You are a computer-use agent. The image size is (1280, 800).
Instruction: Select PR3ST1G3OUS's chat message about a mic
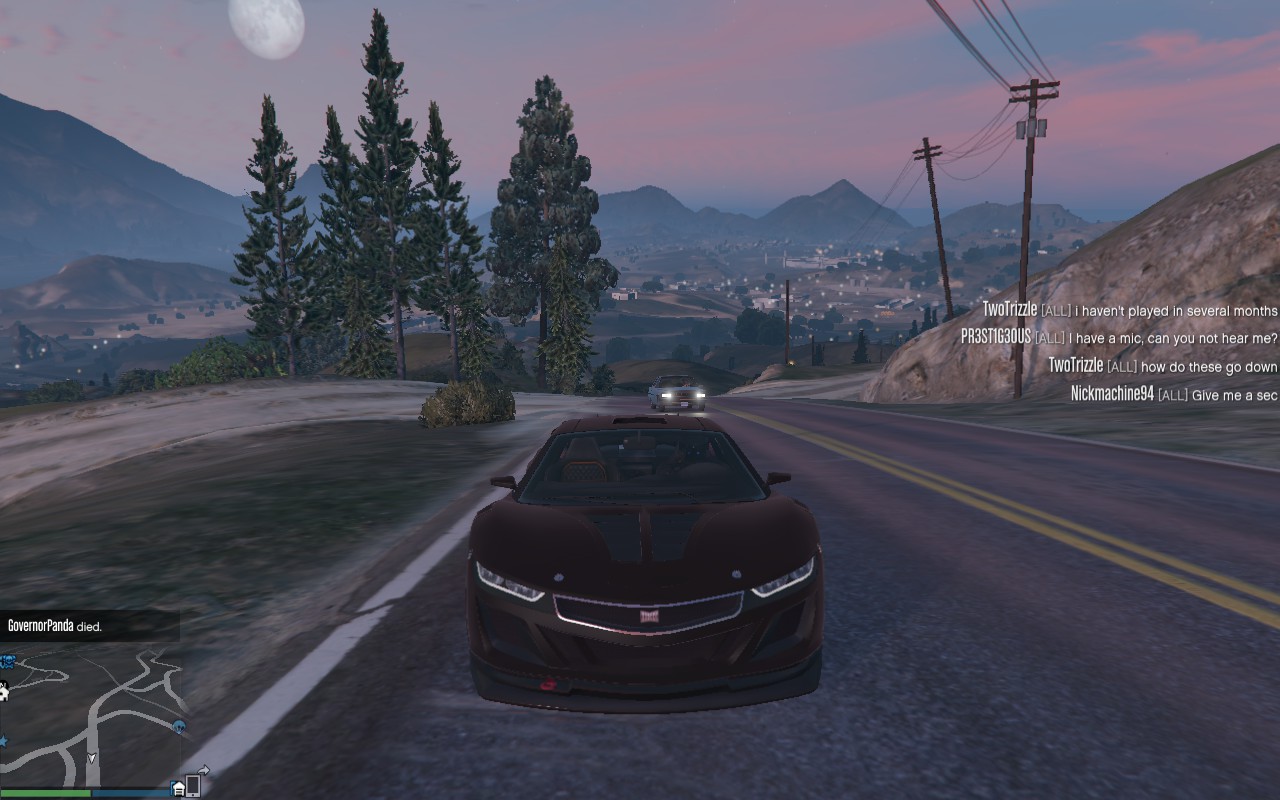pos(1119,338)
